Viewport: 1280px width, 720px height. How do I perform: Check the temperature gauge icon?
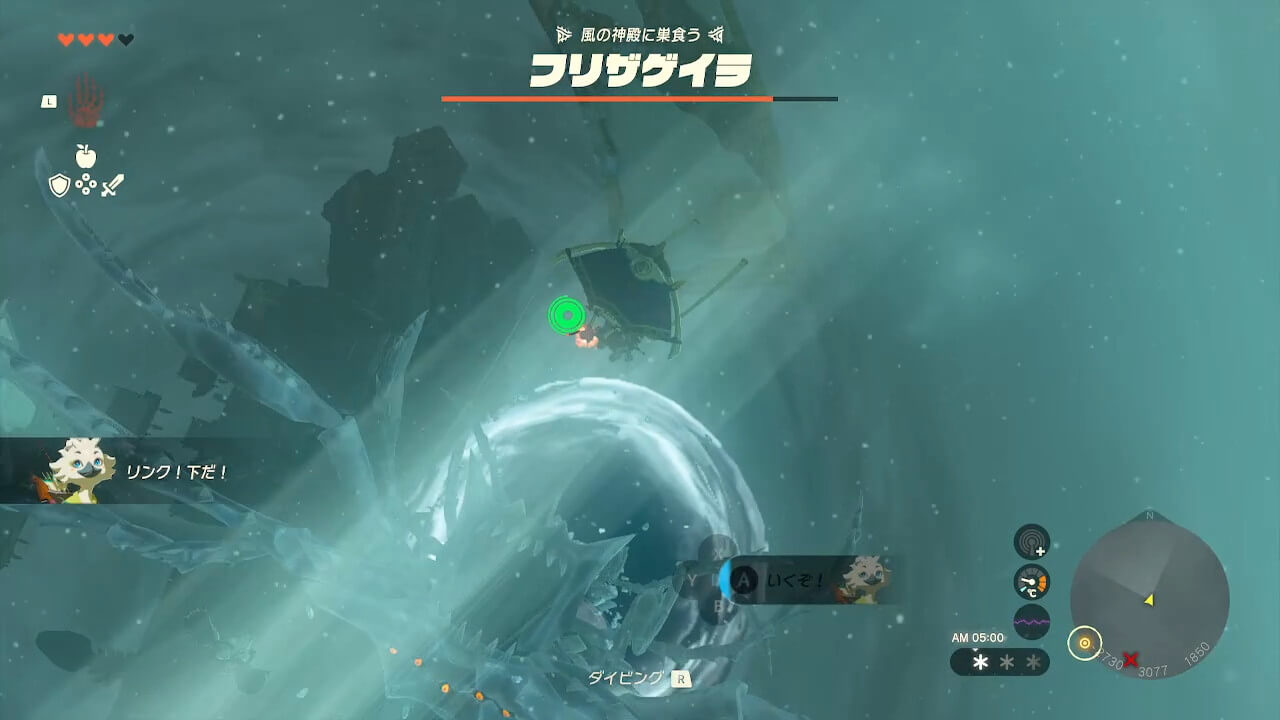[1031, 582]
